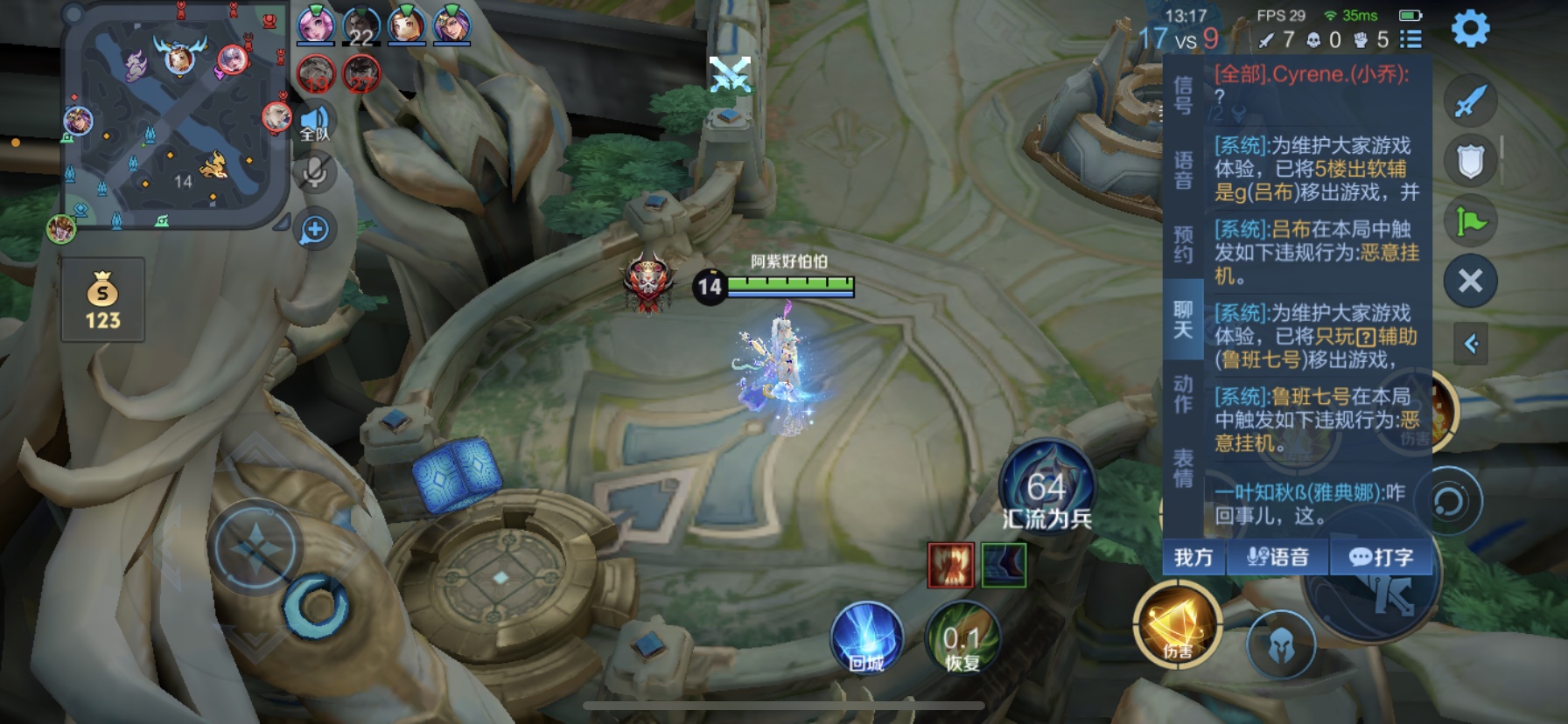Activate the 回城 recall ability
The width and height of the screenshot is (1568, 724).
point(866,637)
